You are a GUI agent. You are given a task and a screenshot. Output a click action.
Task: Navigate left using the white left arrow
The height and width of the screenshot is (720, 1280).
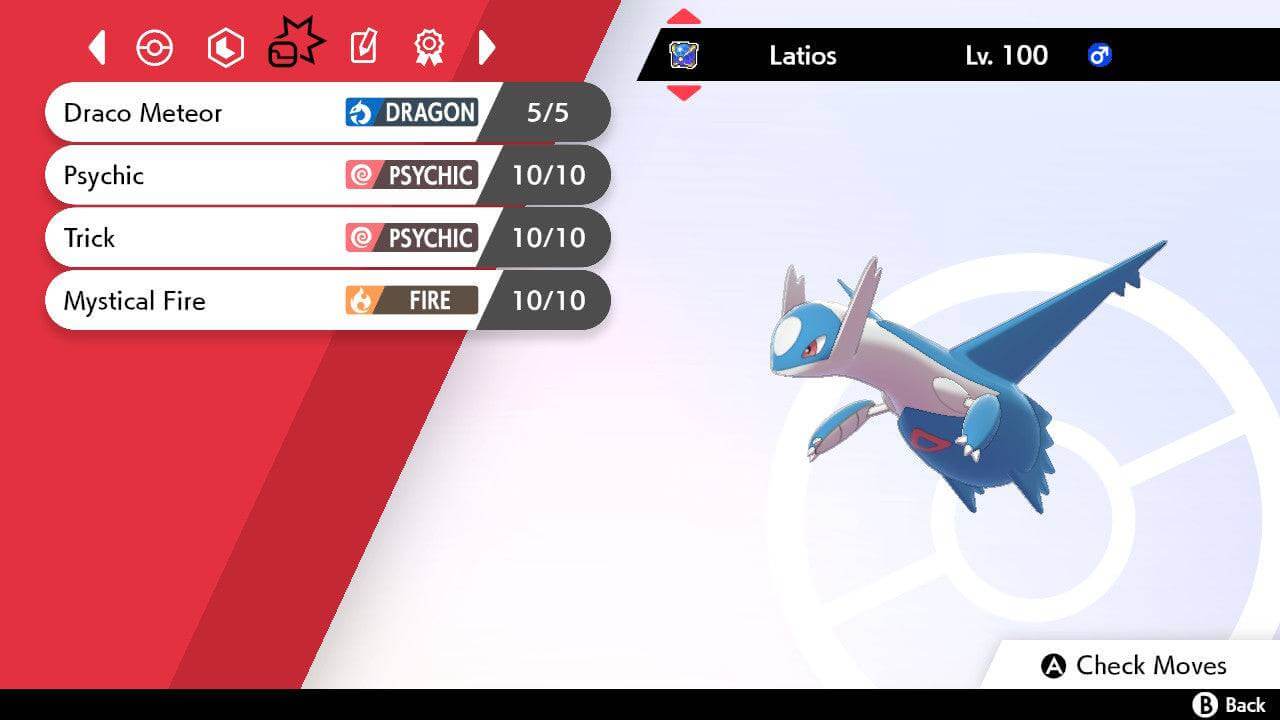tap(96, 46)
